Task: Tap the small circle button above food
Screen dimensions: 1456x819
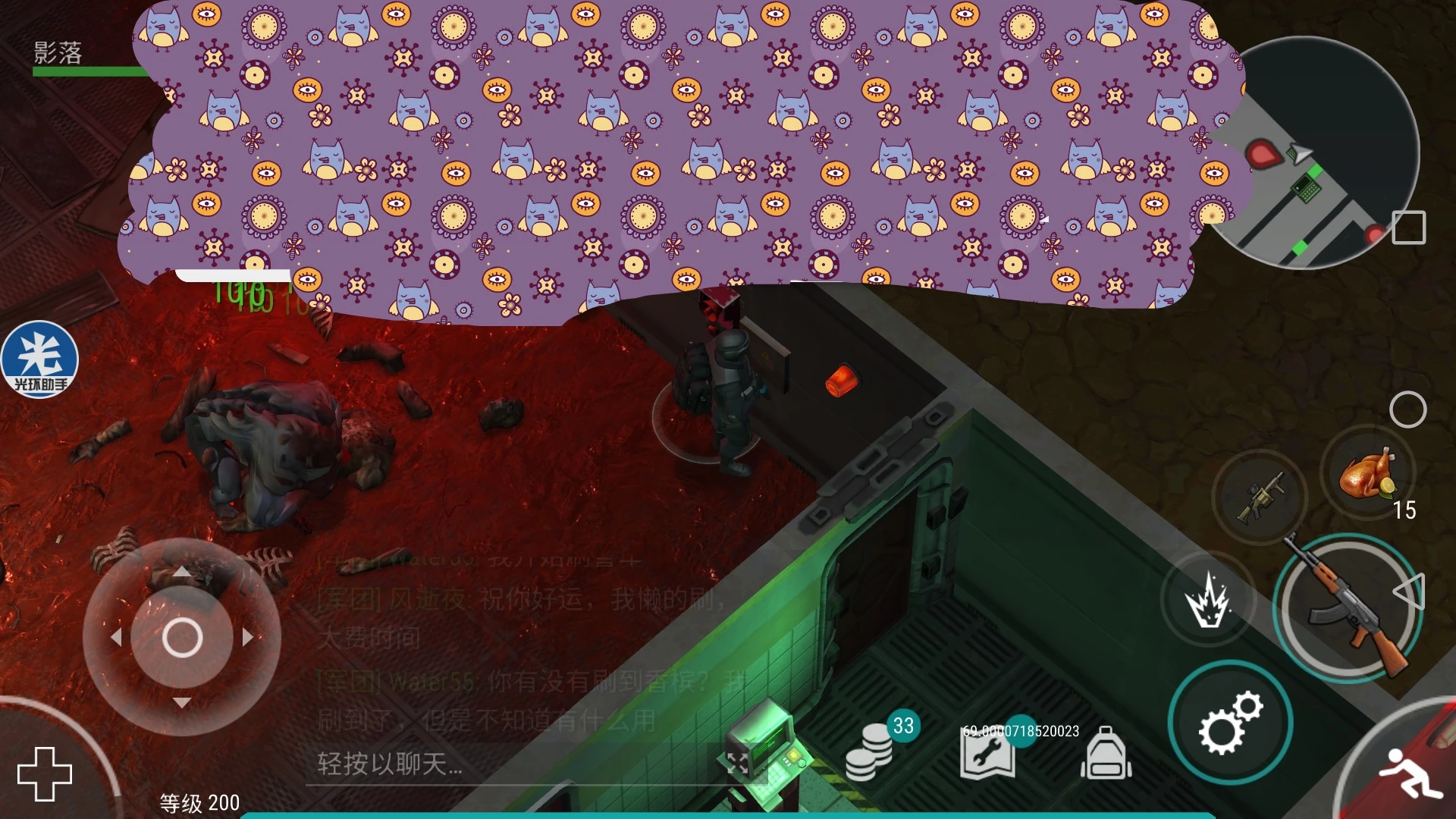Action: 1407,409
